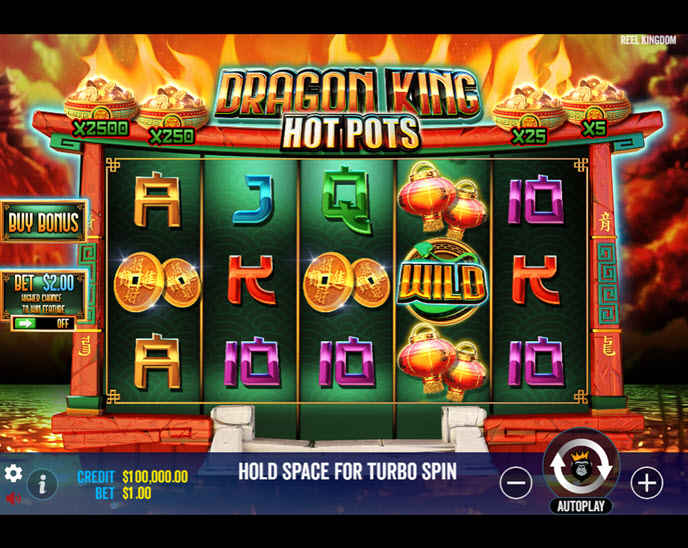Open the Autoplay options
The width and height of the screenshot is (688, 548).
tap(581, 506)
